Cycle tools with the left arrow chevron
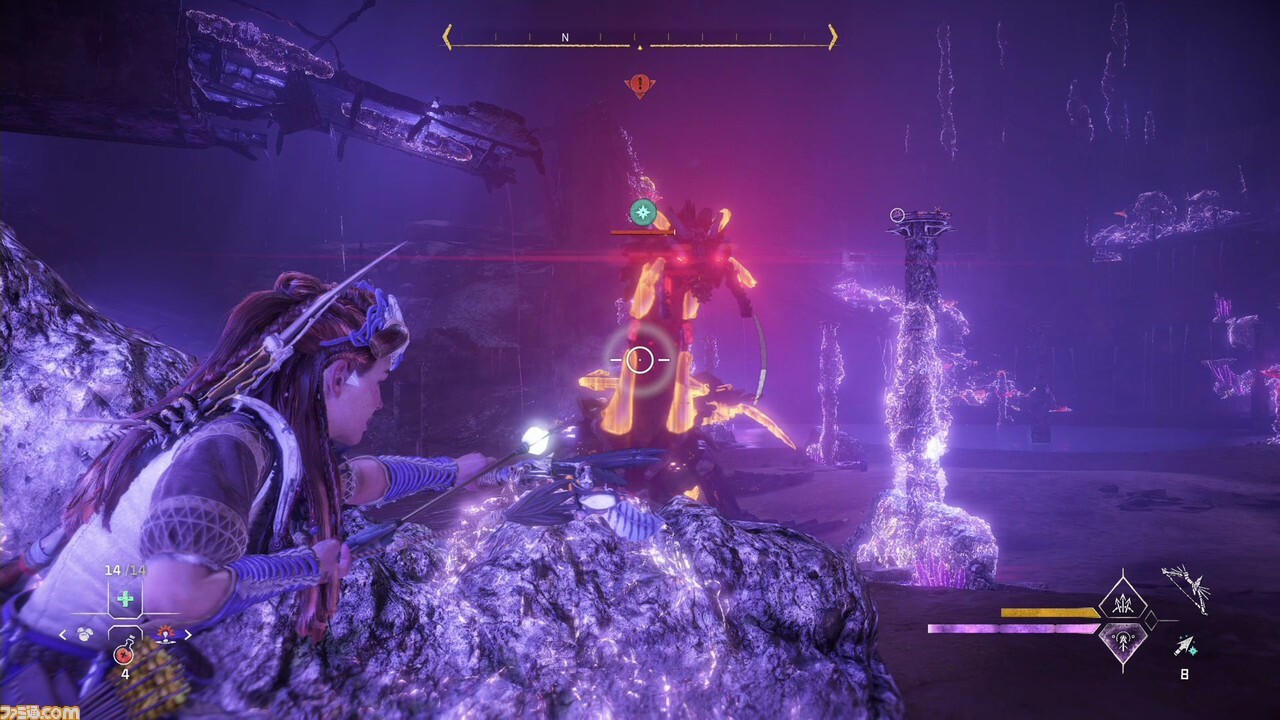 tap(63, 634)
